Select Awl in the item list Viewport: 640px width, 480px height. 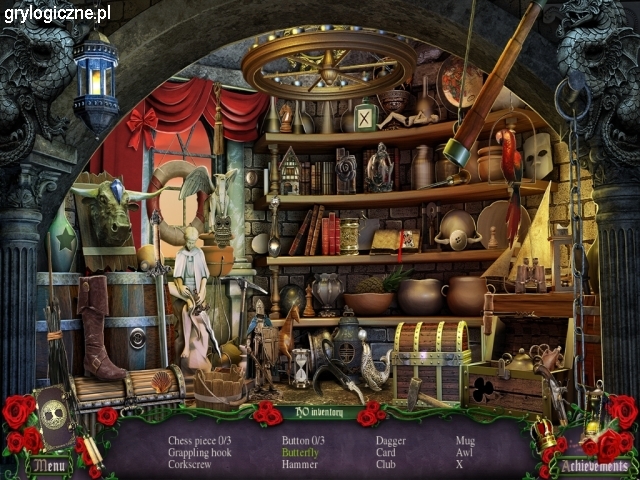click(464, 452)
